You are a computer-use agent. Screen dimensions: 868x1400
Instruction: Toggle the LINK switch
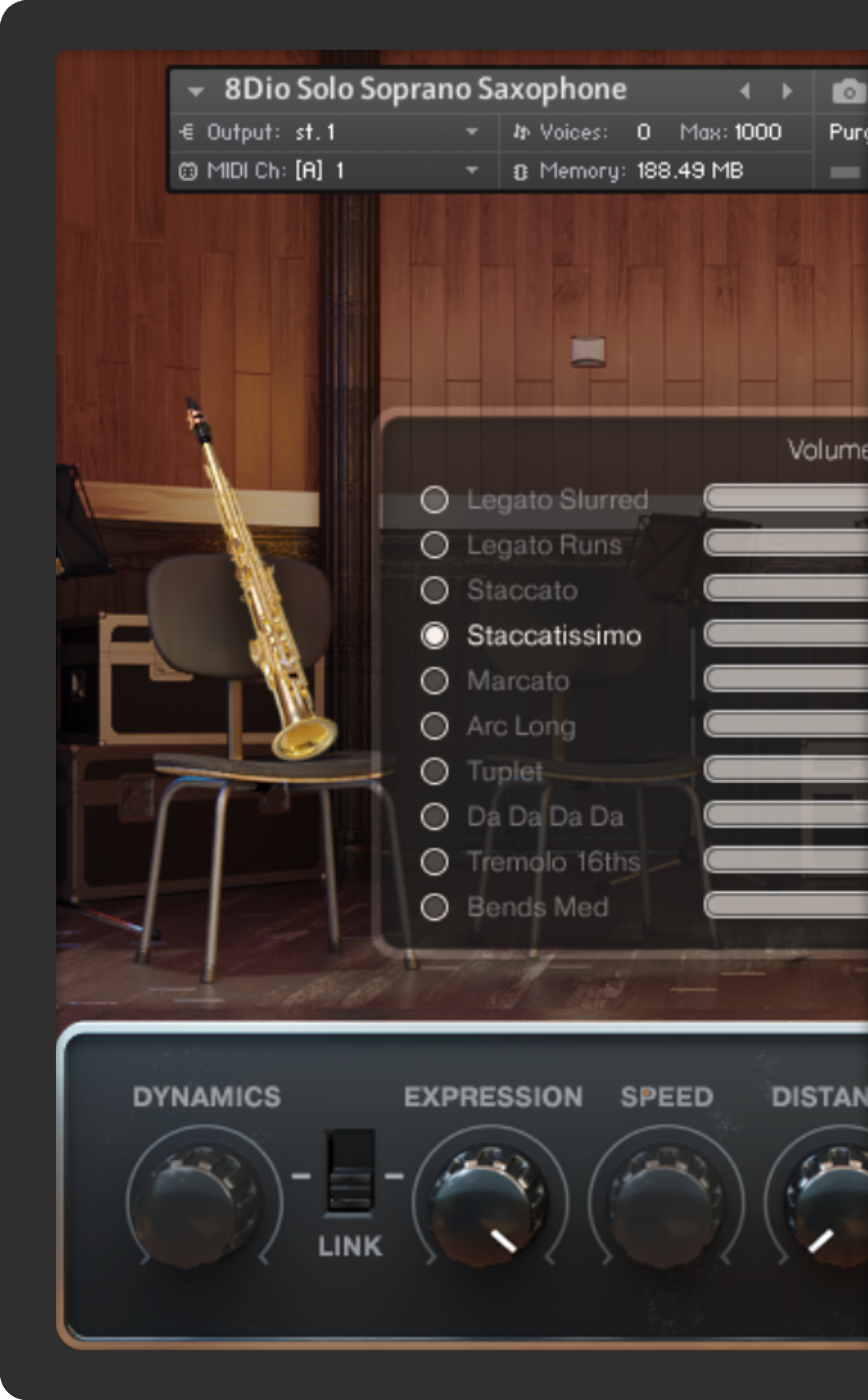[349, 1172]
